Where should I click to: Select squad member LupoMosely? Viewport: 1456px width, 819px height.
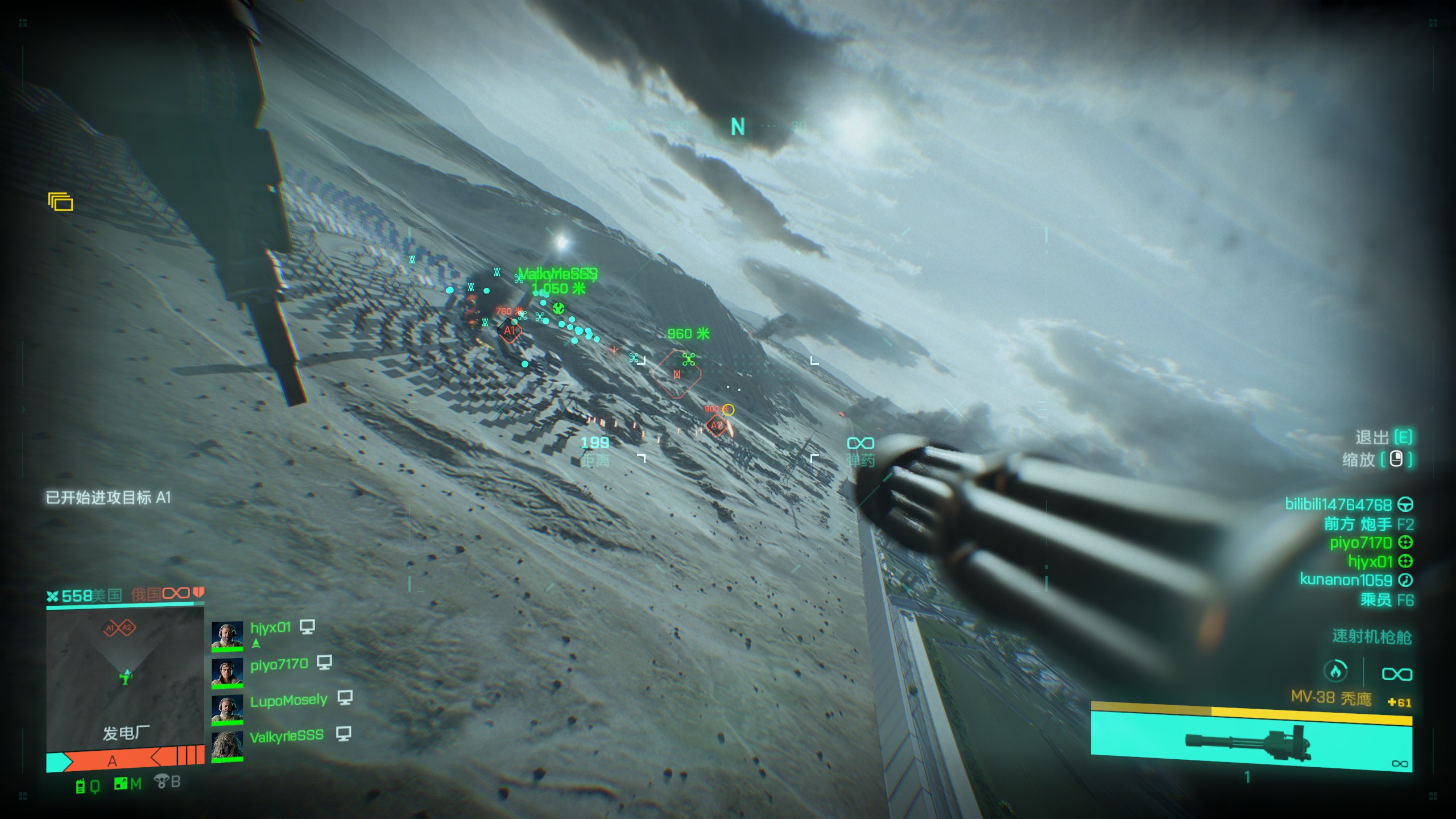pos(288,700)
